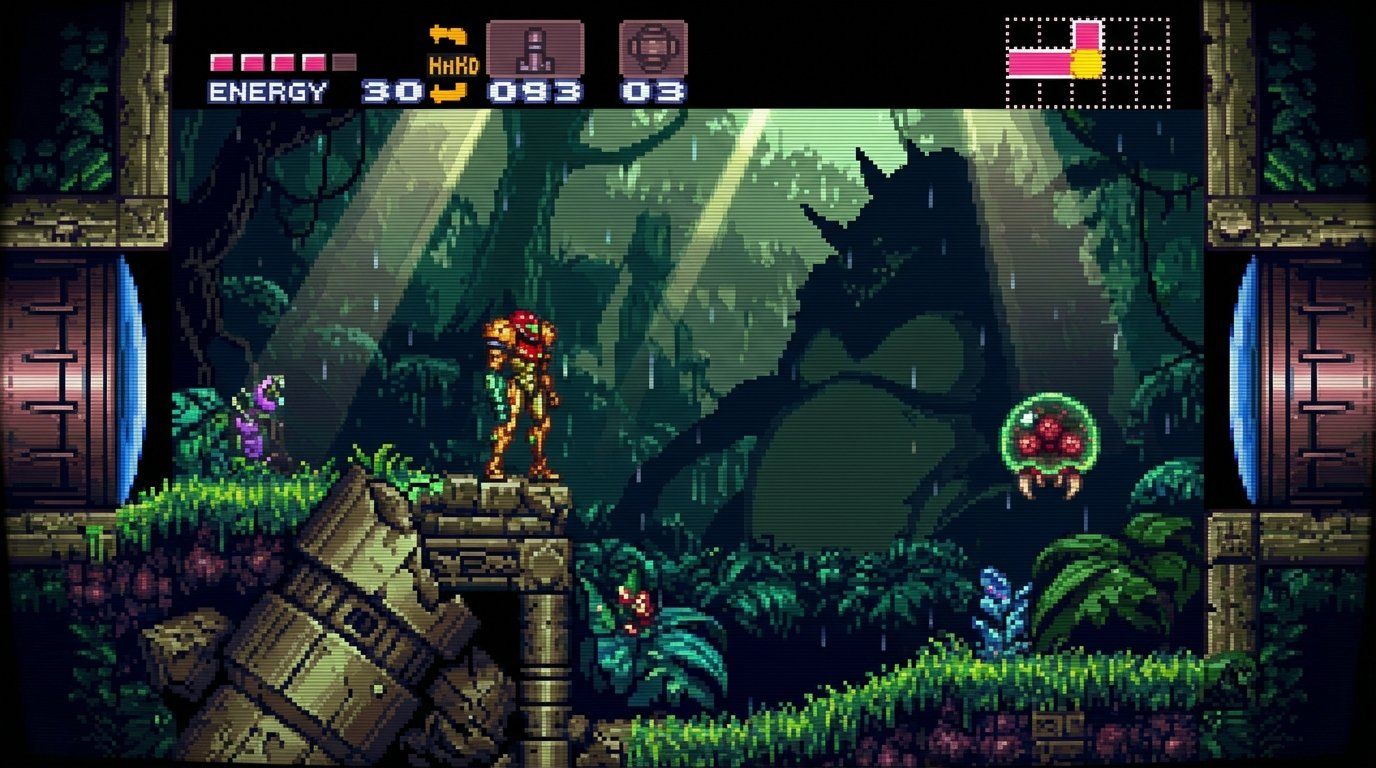Expand the pink room above the current minimap cell
1376x768 pixels.
1087,35
